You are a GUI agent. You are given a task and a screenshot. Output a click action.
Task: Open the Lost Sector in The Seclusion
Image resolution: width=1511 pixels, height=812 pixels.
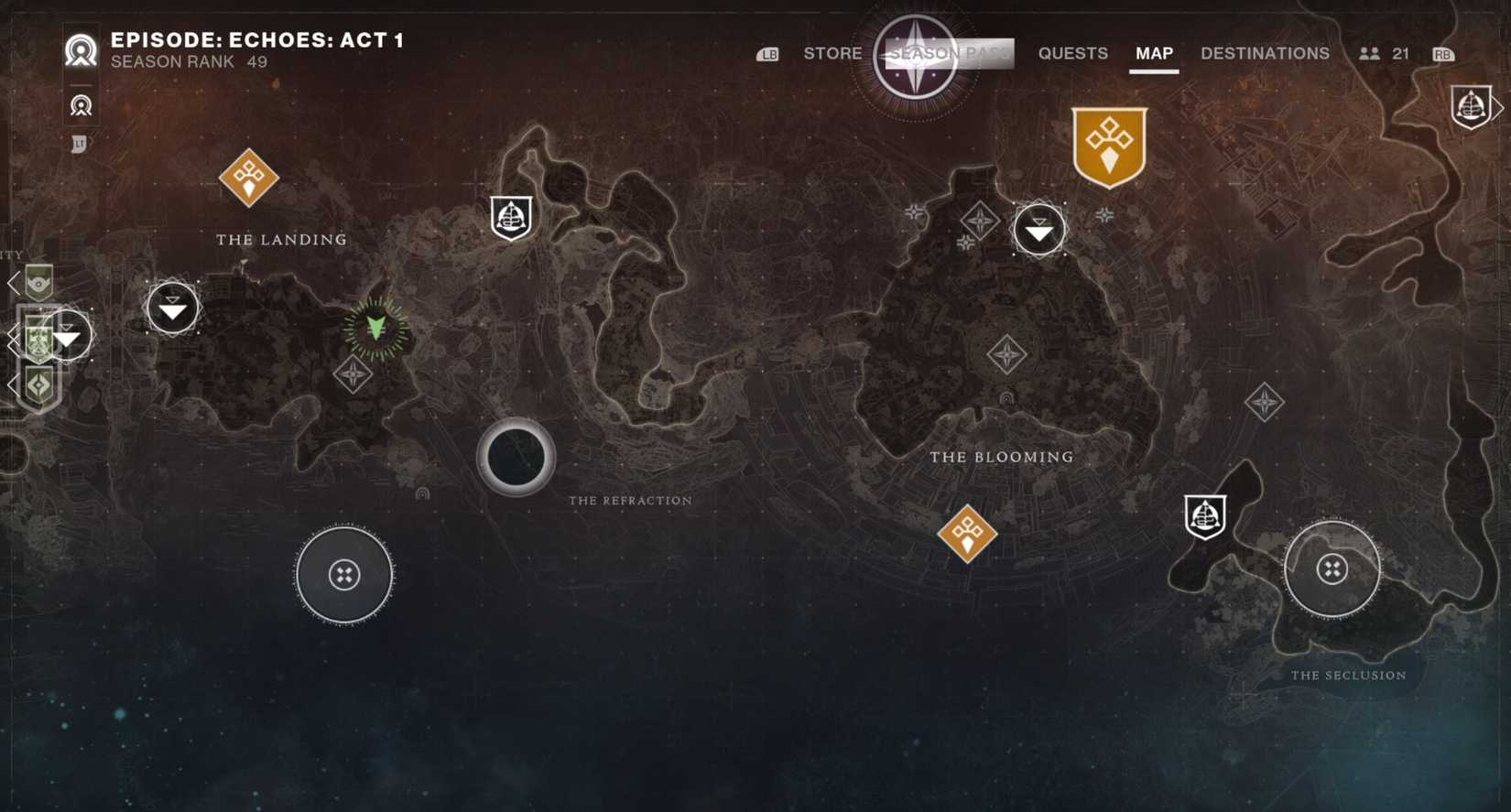[1205, 516]
